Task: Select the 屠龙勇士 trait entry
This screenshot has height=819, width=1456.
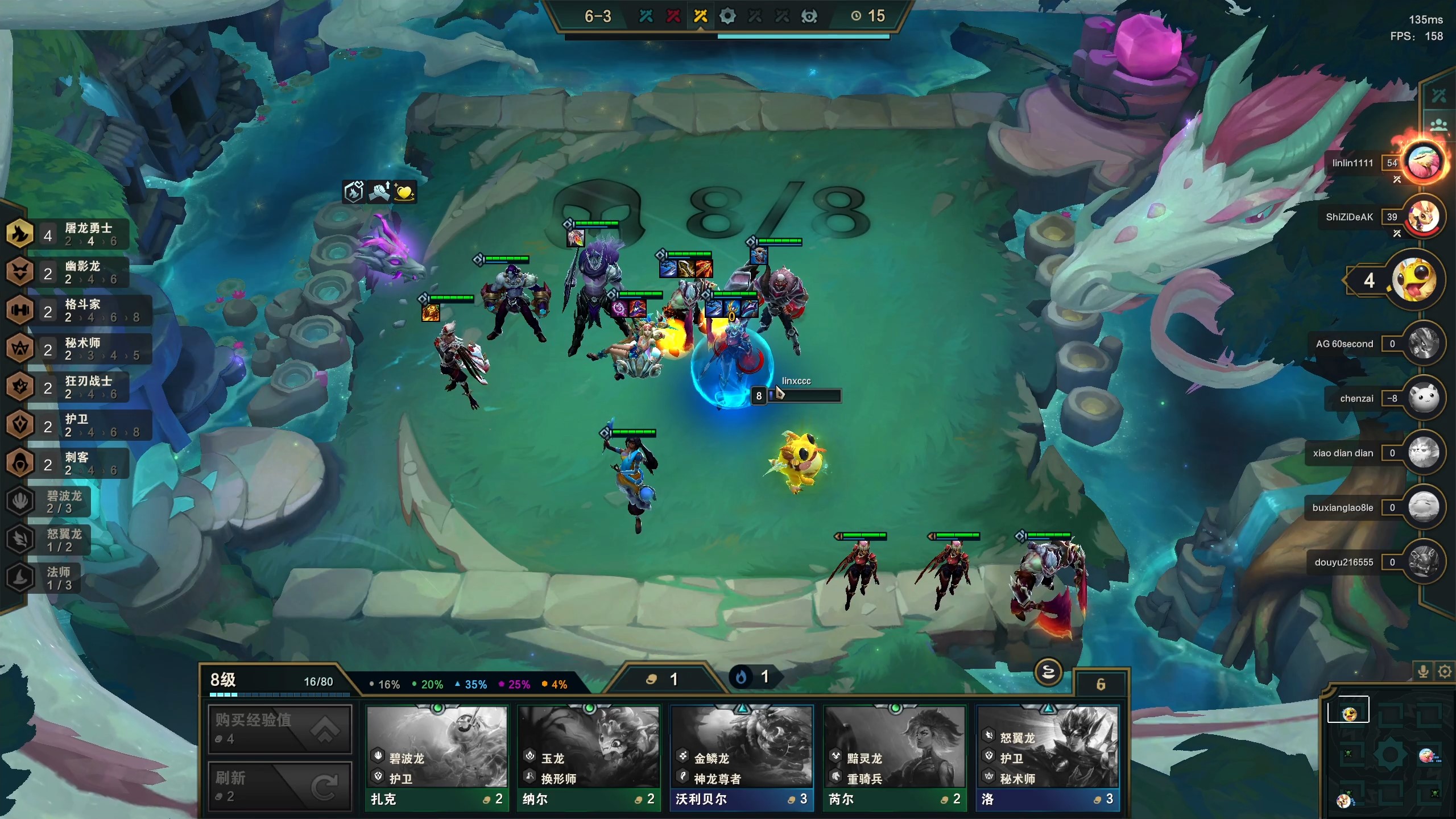Action: [68, 234]
